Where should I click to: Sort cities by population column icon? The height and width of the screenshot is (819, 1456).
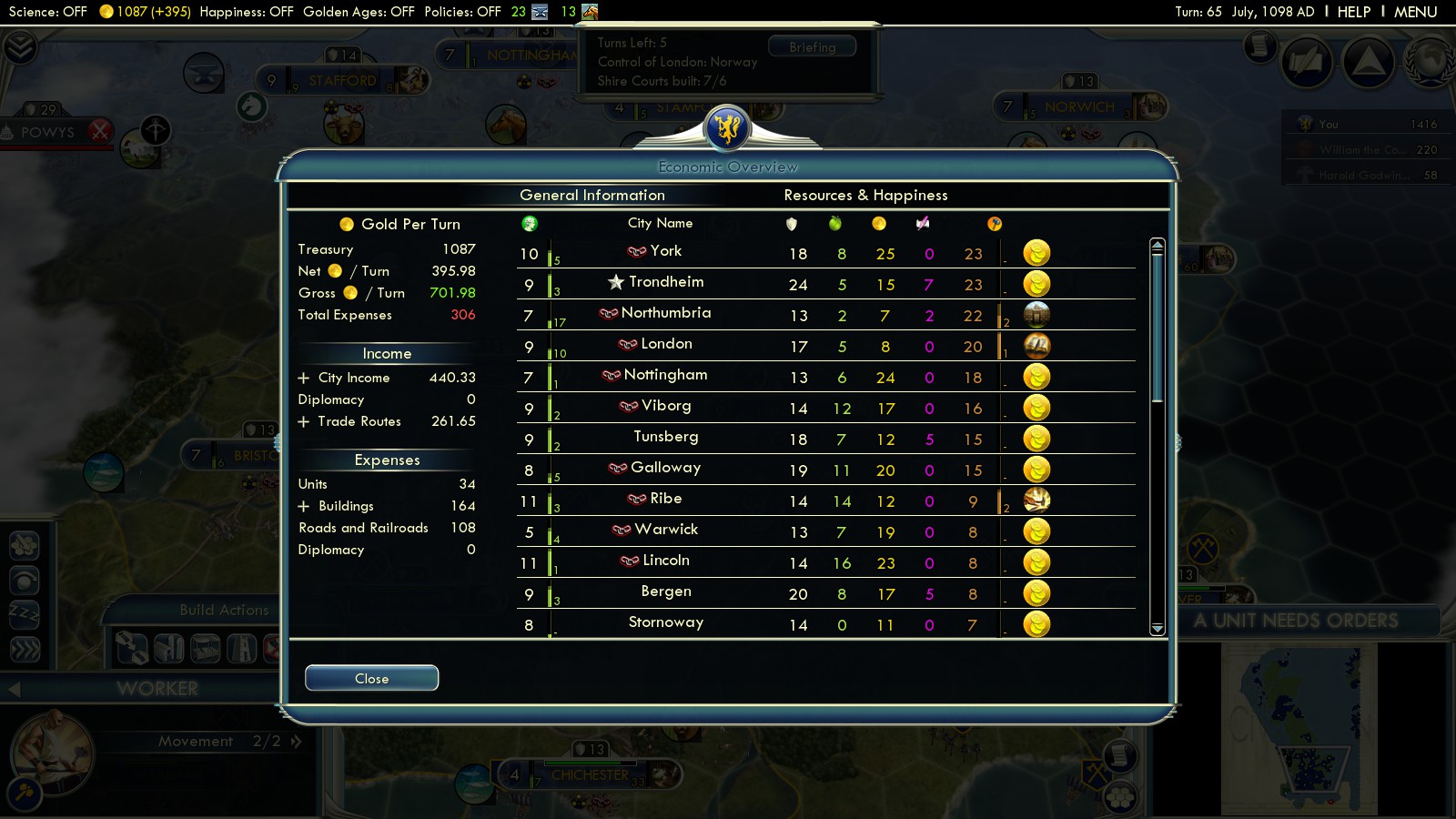pyautogui.click(x=530, y=224)
